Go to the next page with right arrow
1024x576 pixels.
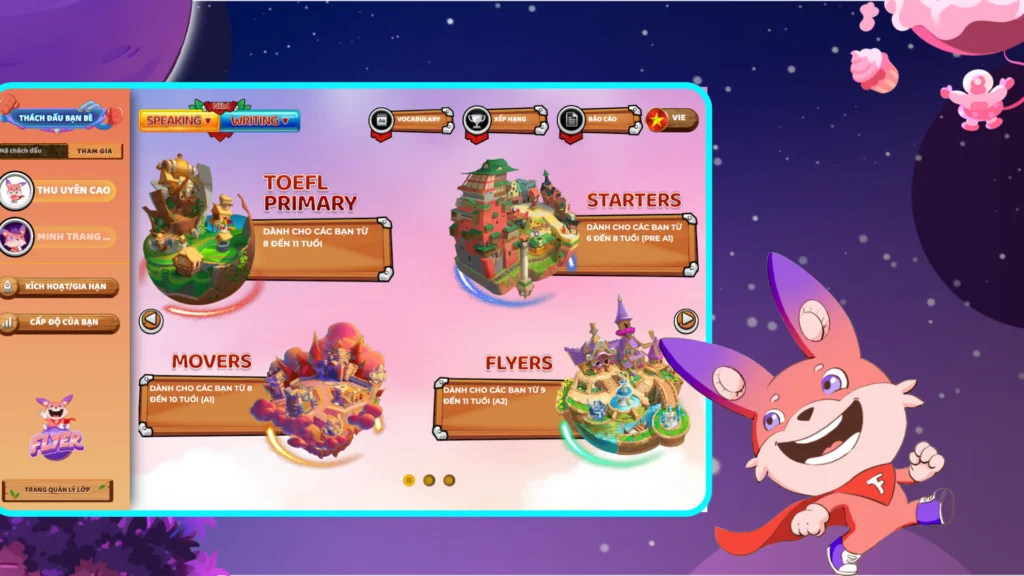[x=686, y=320]
